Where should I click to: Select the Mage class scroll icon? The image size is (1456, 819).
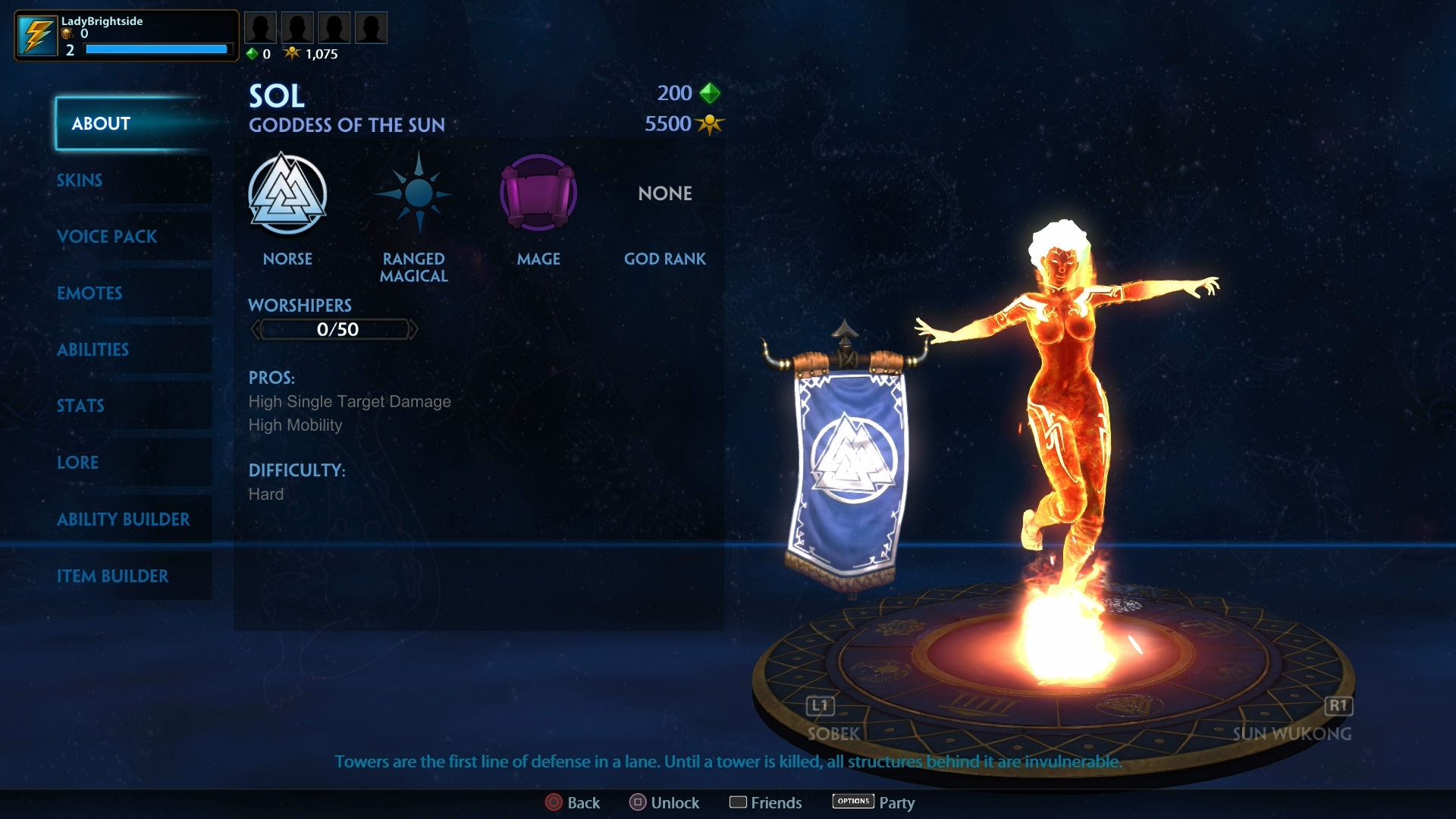(538, 193)
